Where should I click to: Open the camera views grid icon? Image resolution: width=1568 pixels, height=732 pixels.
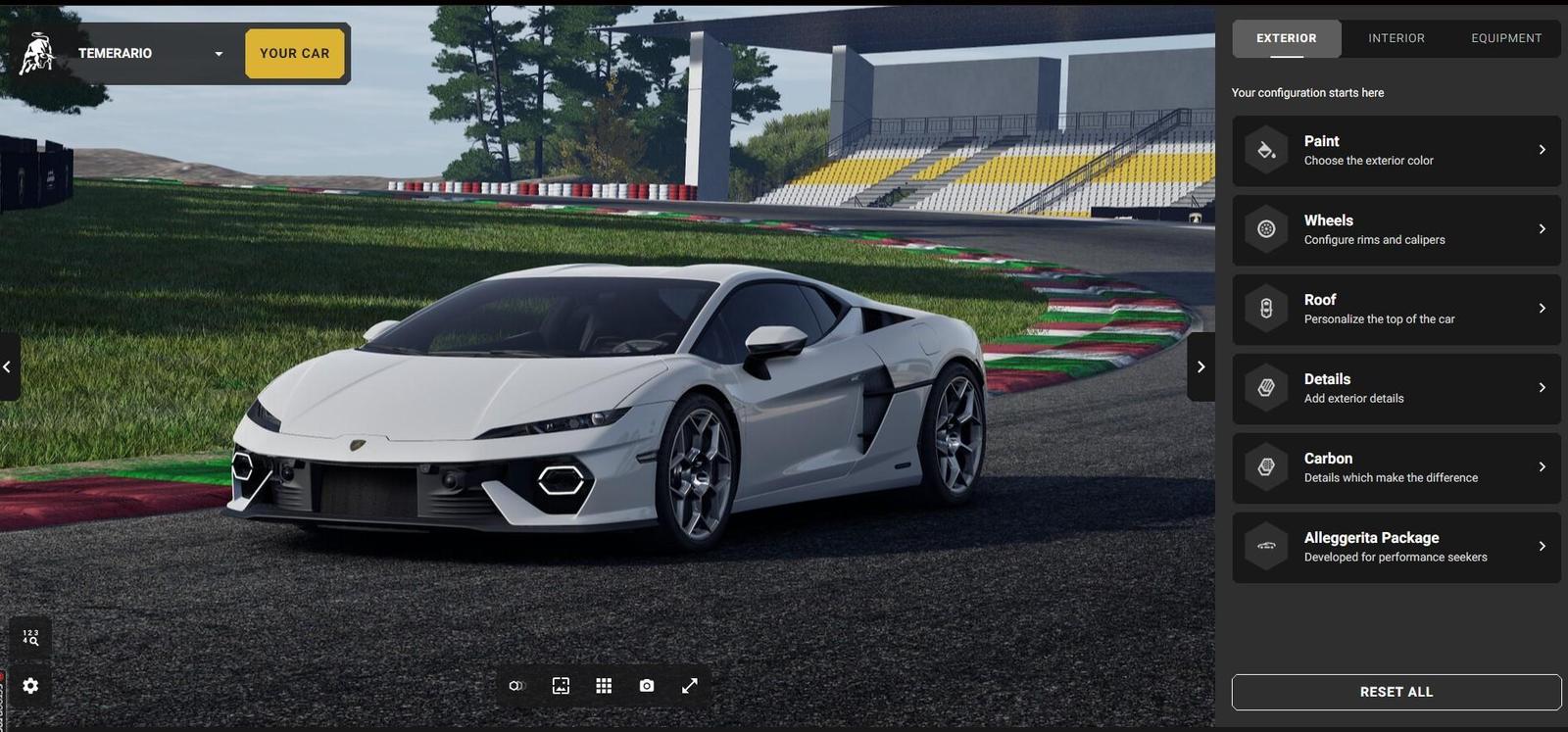(602, 683)
